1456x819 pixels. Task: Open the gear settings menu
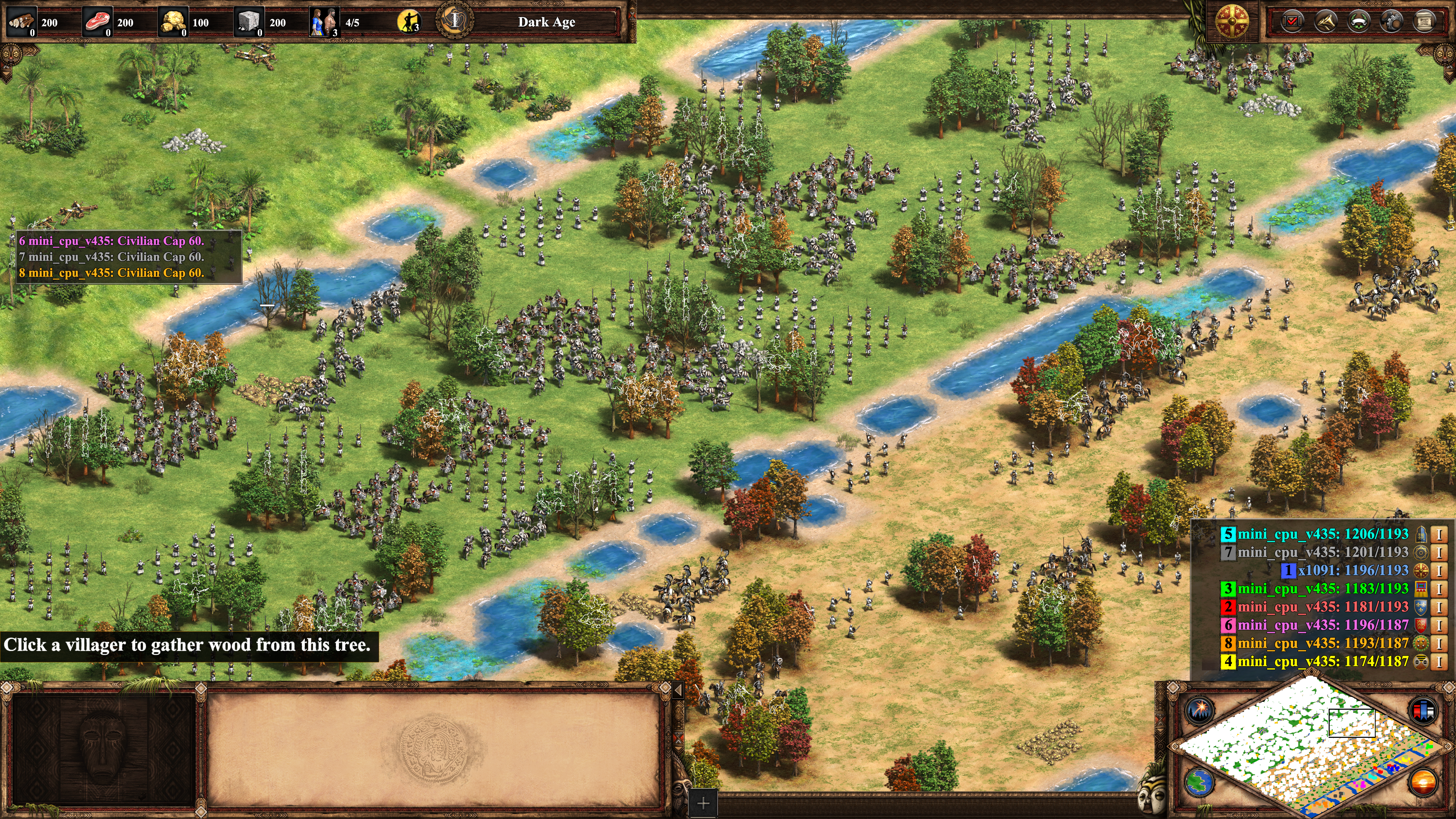[x=1391, y=22]
